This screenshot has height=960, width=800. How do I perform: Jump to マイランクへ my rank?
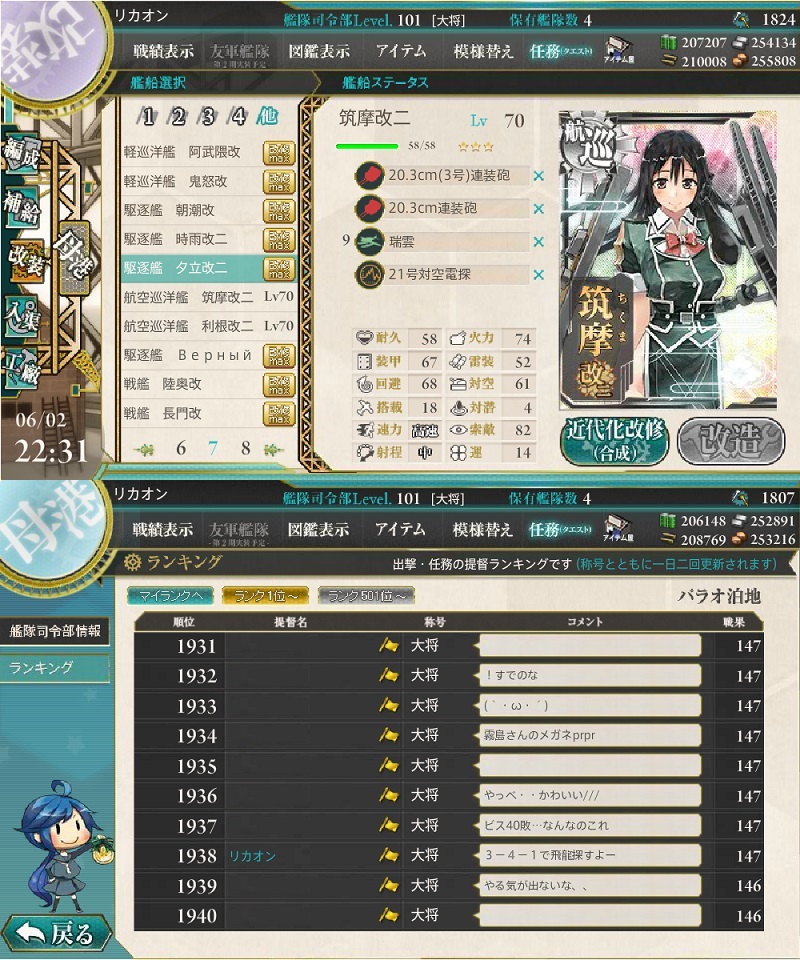[x=168, y=596]
